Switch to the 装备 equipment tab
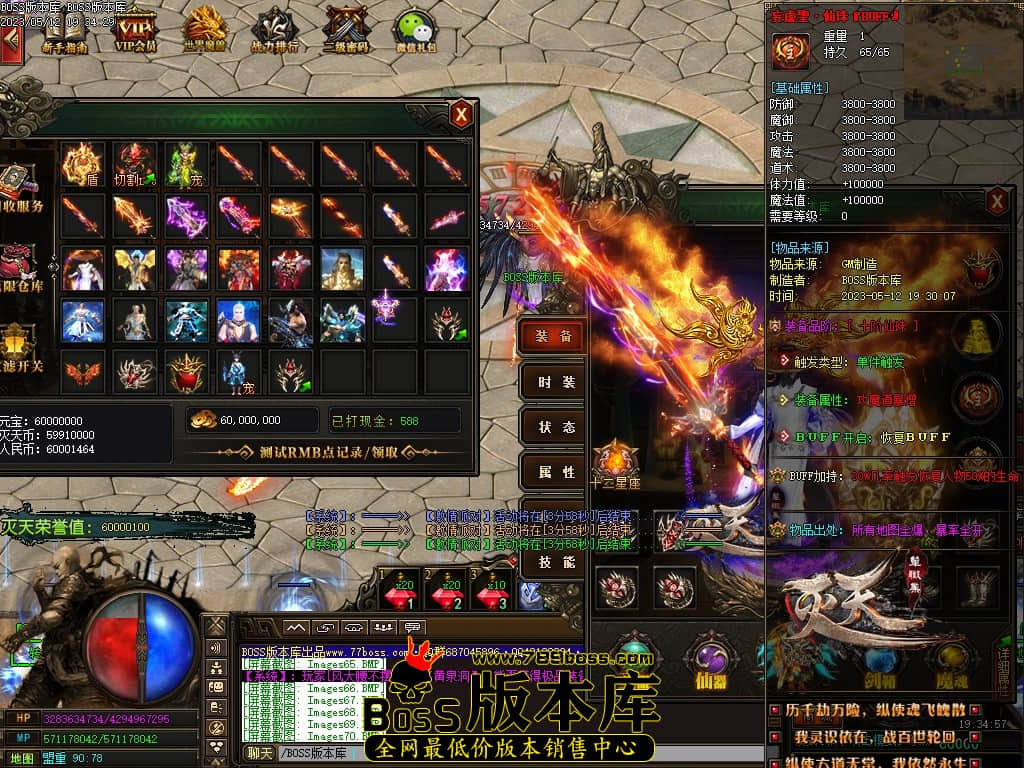 (x=553, y=337)
